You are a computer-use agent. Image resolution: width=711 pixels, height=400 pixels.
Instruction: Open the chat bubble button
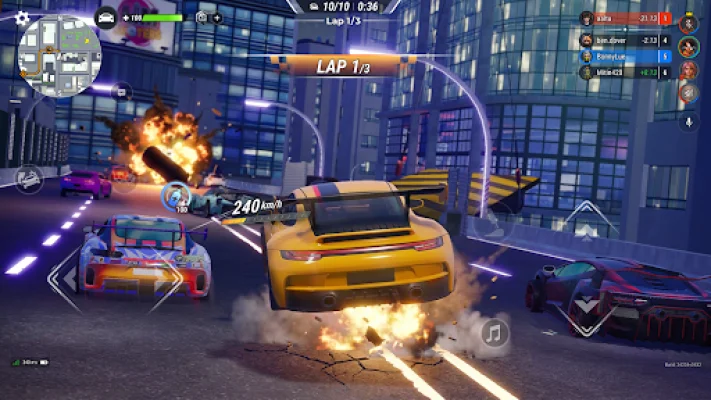[121, 92]
